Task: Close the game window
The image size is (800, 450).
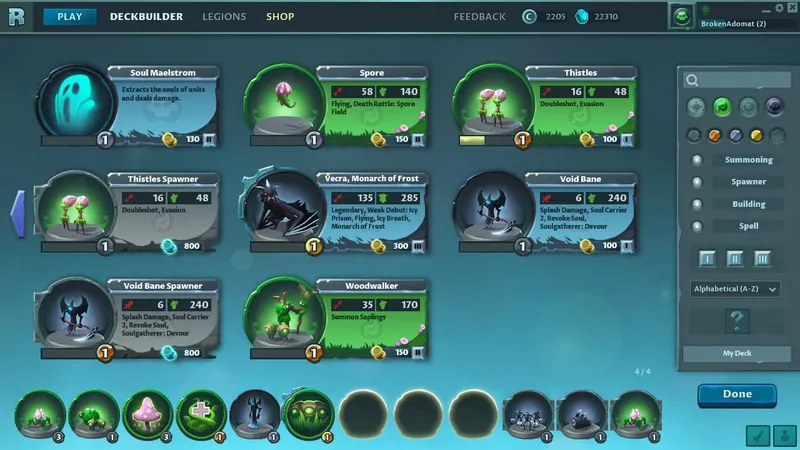Action: tap(793, 8)
